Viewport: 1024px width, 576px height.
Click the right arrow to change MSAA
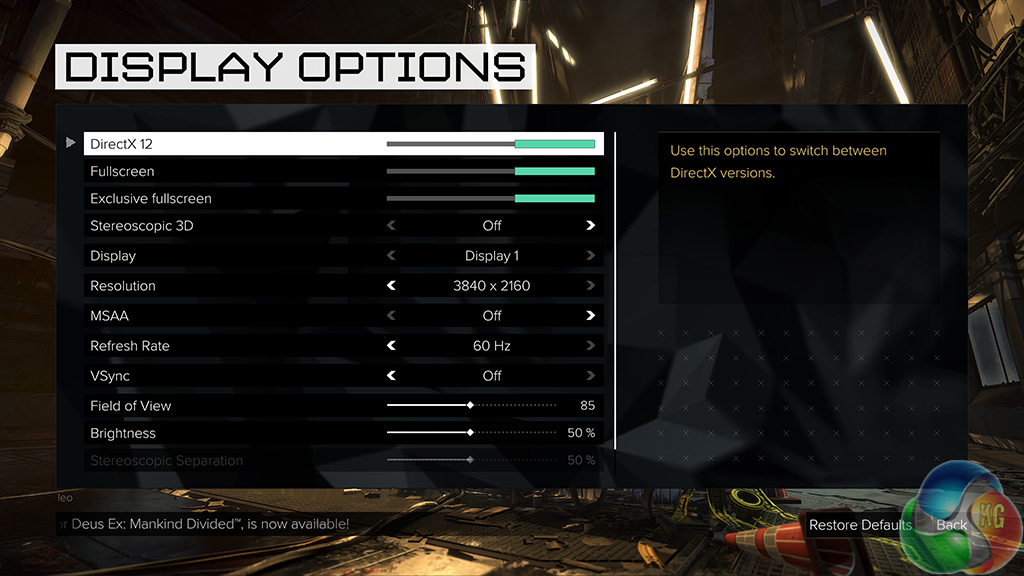tap(591, 316)
